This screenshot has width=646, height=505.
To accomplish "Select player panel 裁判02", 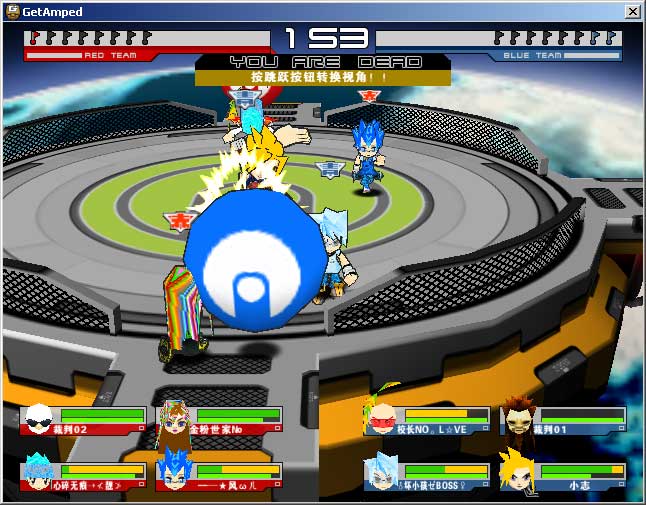I will (x=85, y=420).
